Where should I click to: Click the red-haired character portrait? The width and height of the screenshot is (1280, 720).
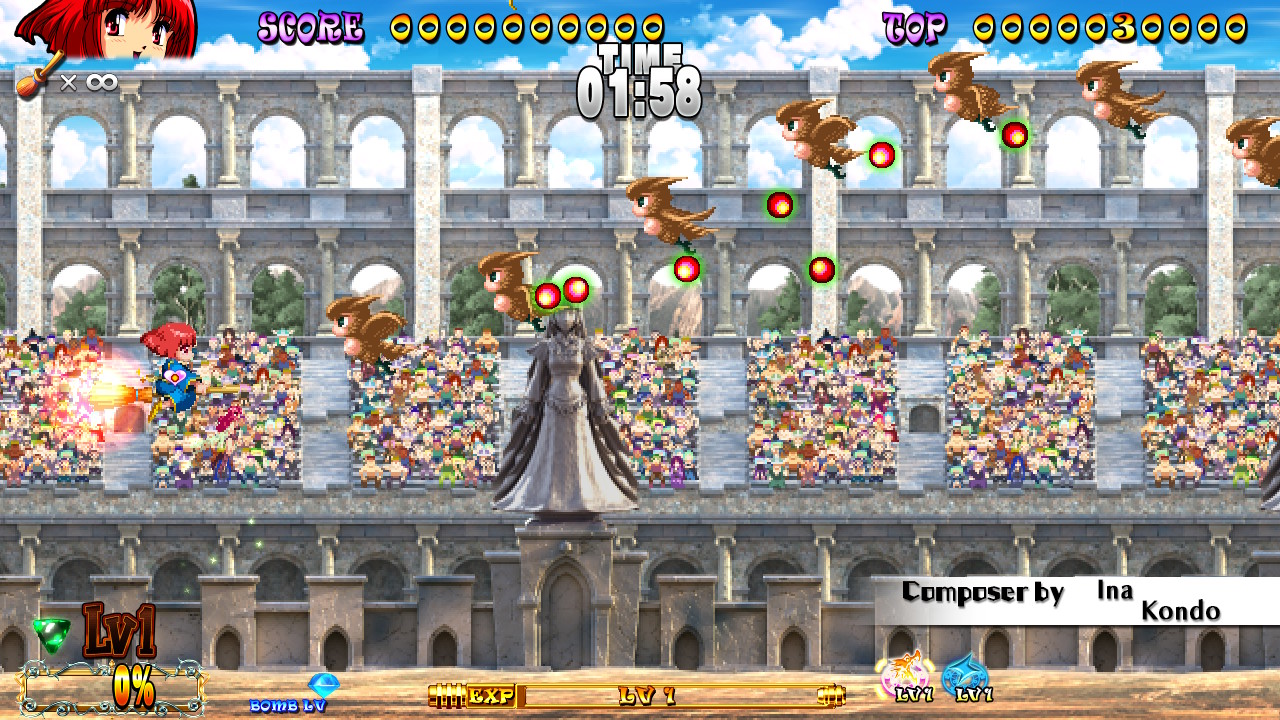pos(108,28)
